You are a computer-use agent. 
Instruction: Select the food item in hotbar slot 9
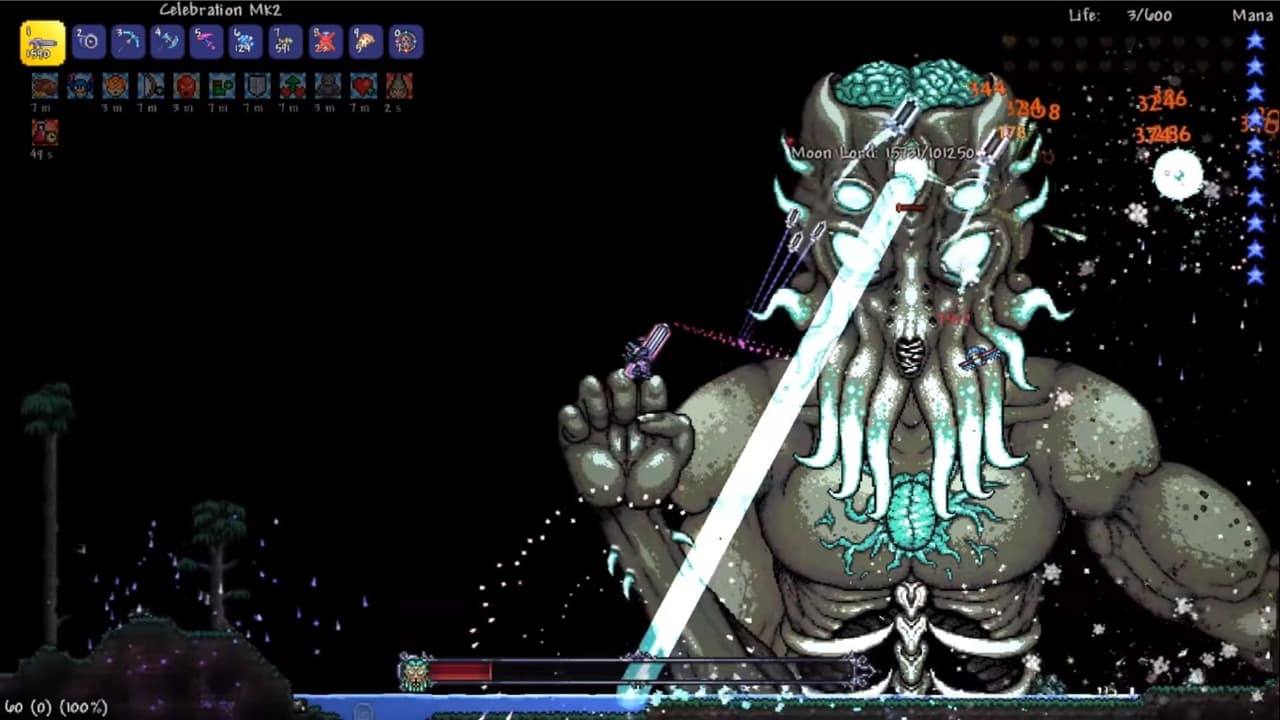click(363, 41)
